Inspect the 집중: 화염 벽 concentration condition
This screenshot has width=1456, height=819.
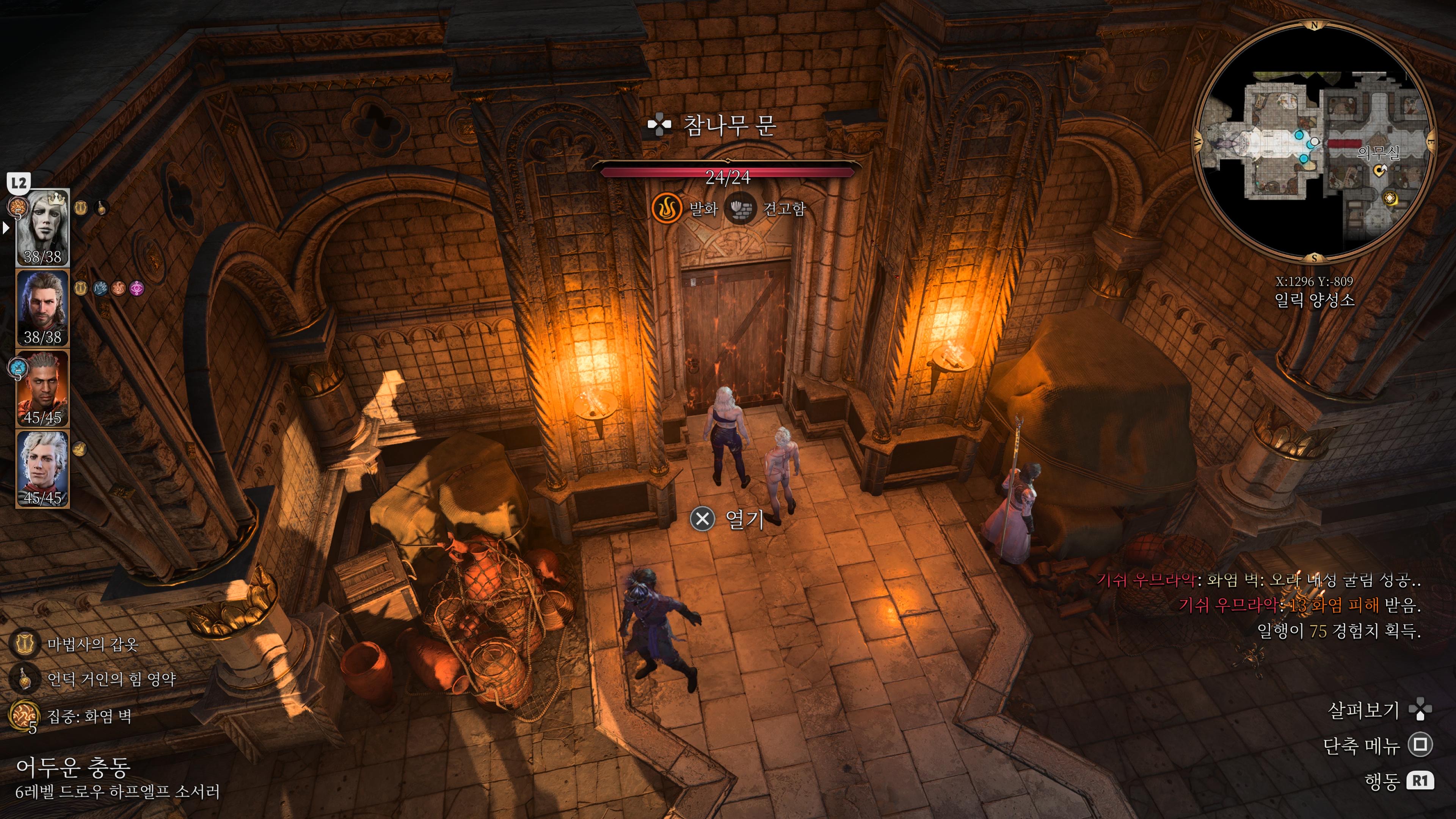tap(24, 716)
